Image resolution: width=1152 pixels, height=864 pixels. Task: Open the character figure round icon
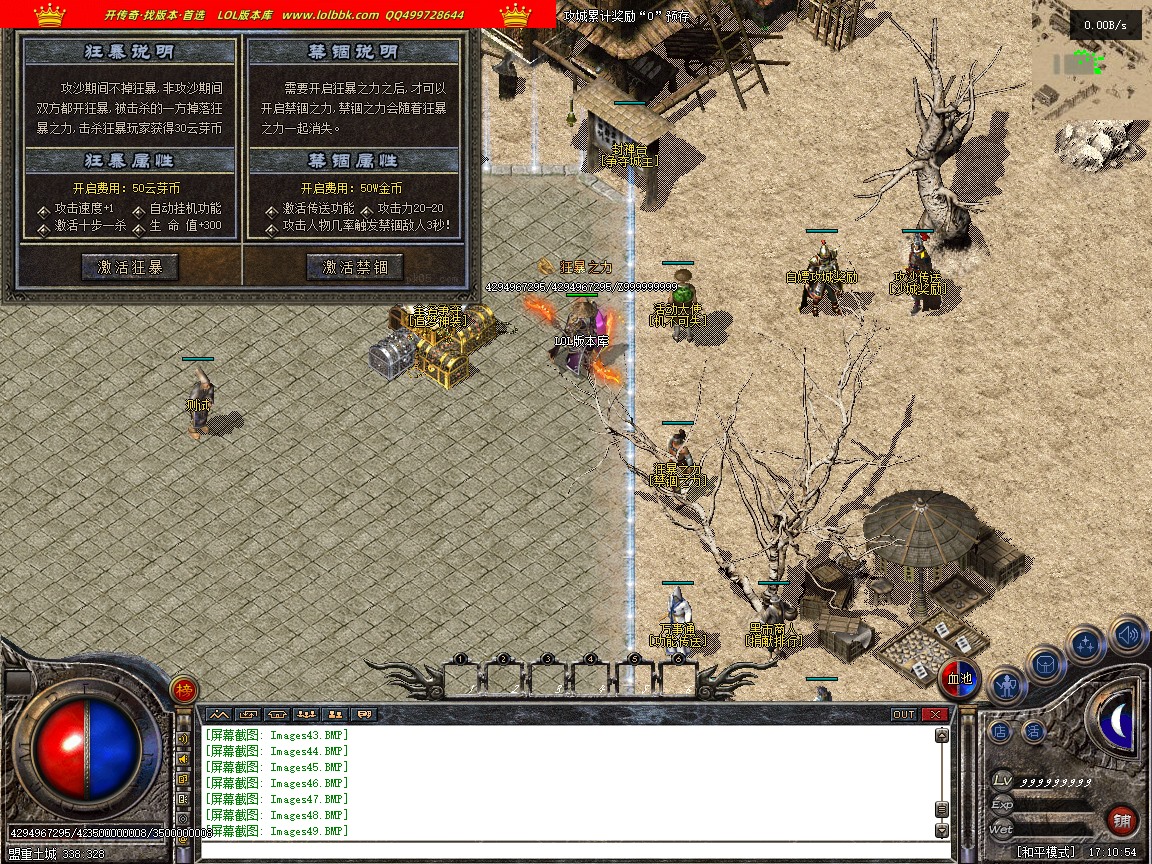[1007, 686]
